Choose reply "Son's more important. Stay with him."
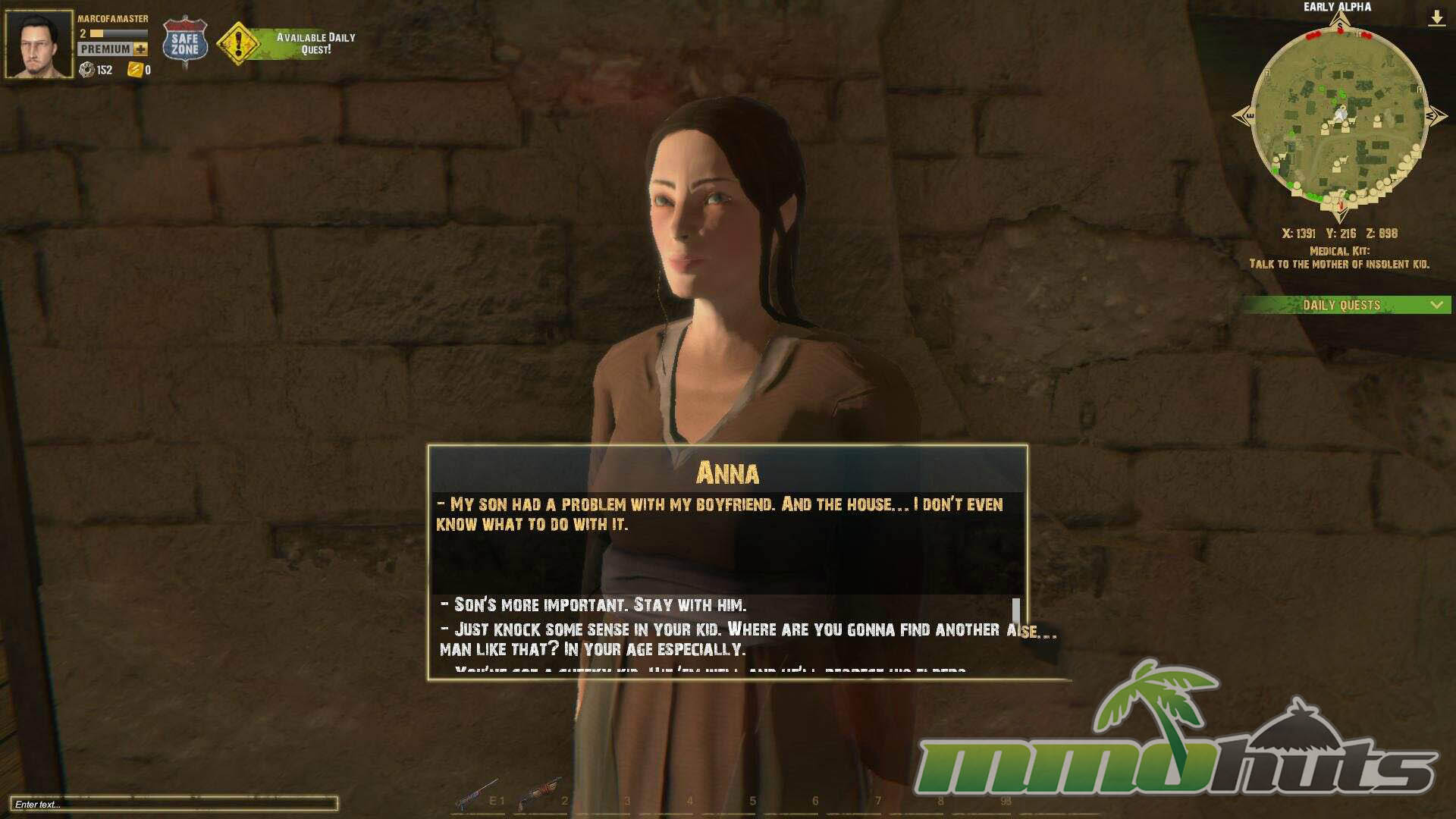Viewport: 1456px width, 819px height. 599,605
